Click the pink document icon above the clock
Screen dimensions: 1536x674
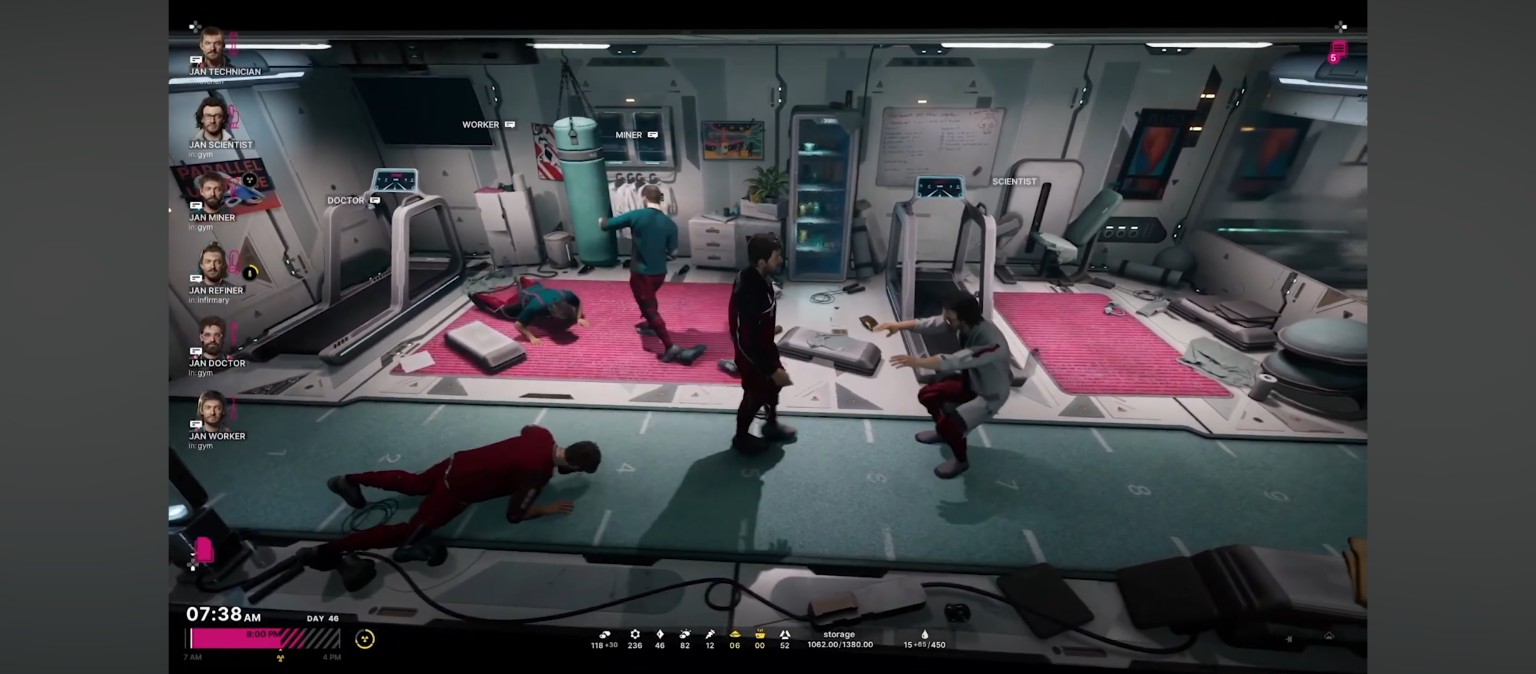(203, 549)
